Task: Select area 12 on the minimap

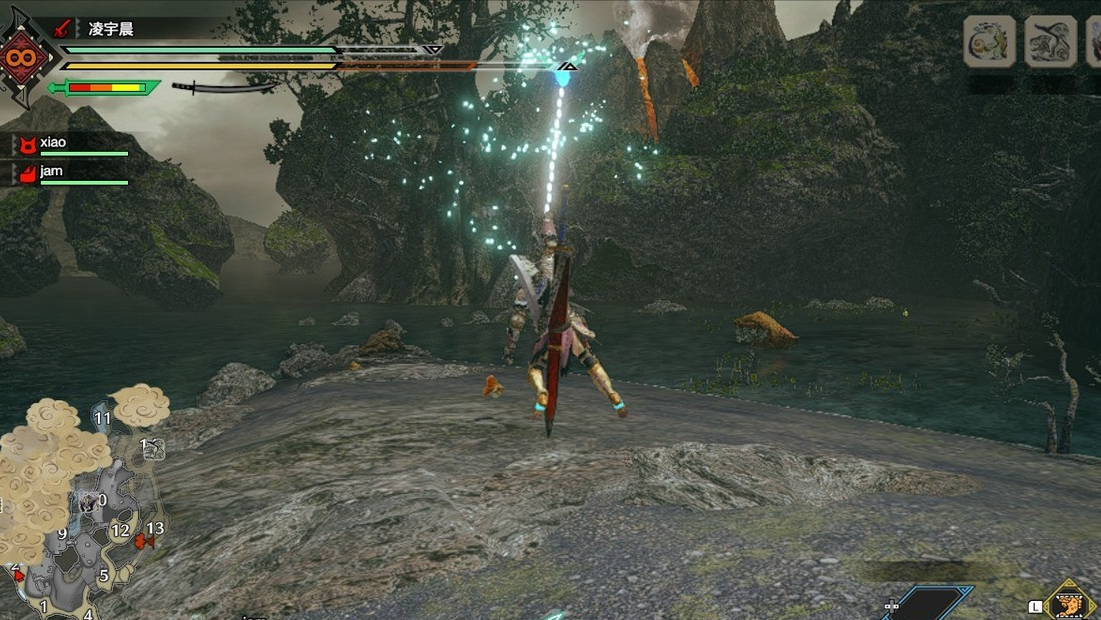Action: [121, 530]
